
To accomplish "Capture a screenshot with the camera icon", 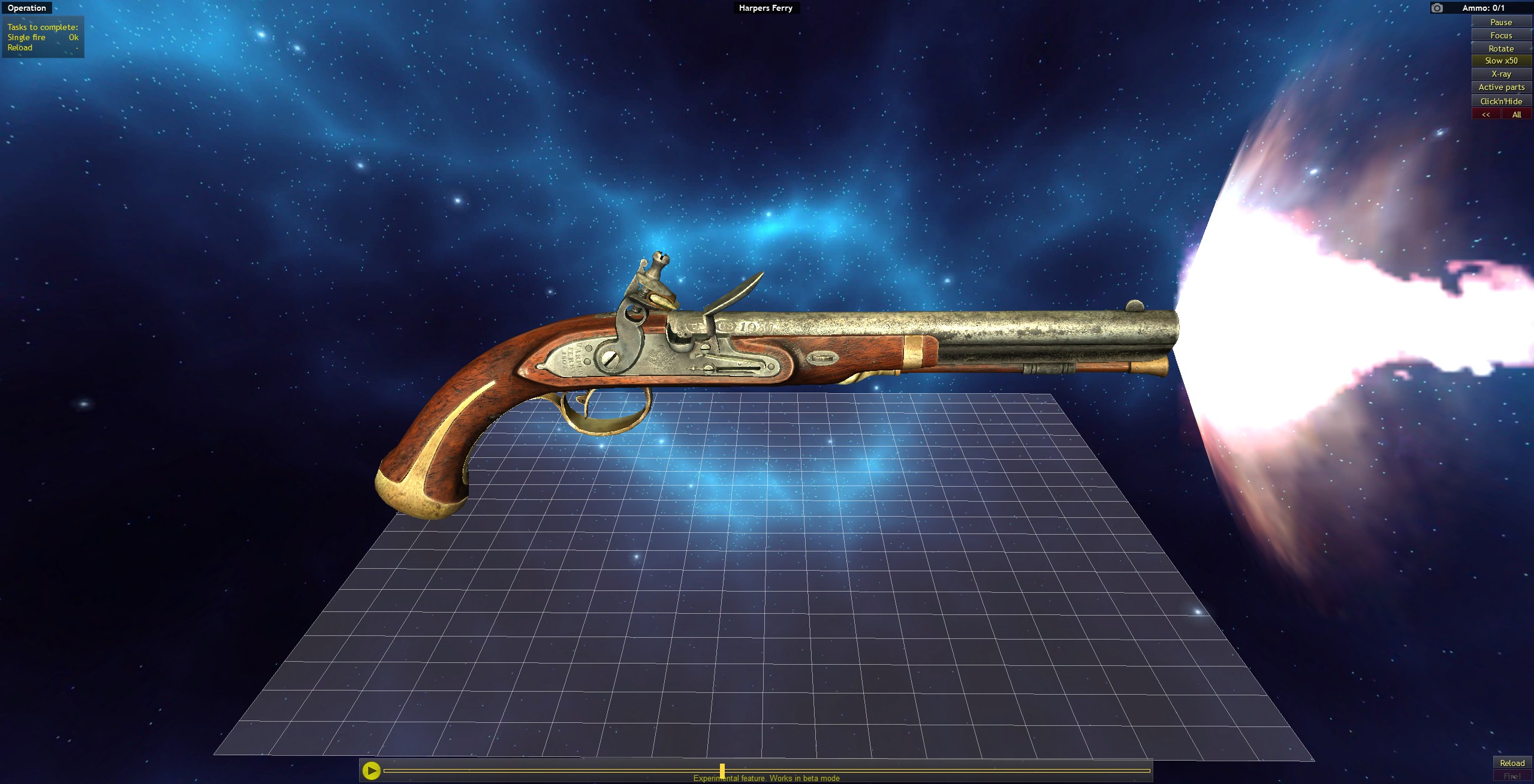I will click(1436, 8).
